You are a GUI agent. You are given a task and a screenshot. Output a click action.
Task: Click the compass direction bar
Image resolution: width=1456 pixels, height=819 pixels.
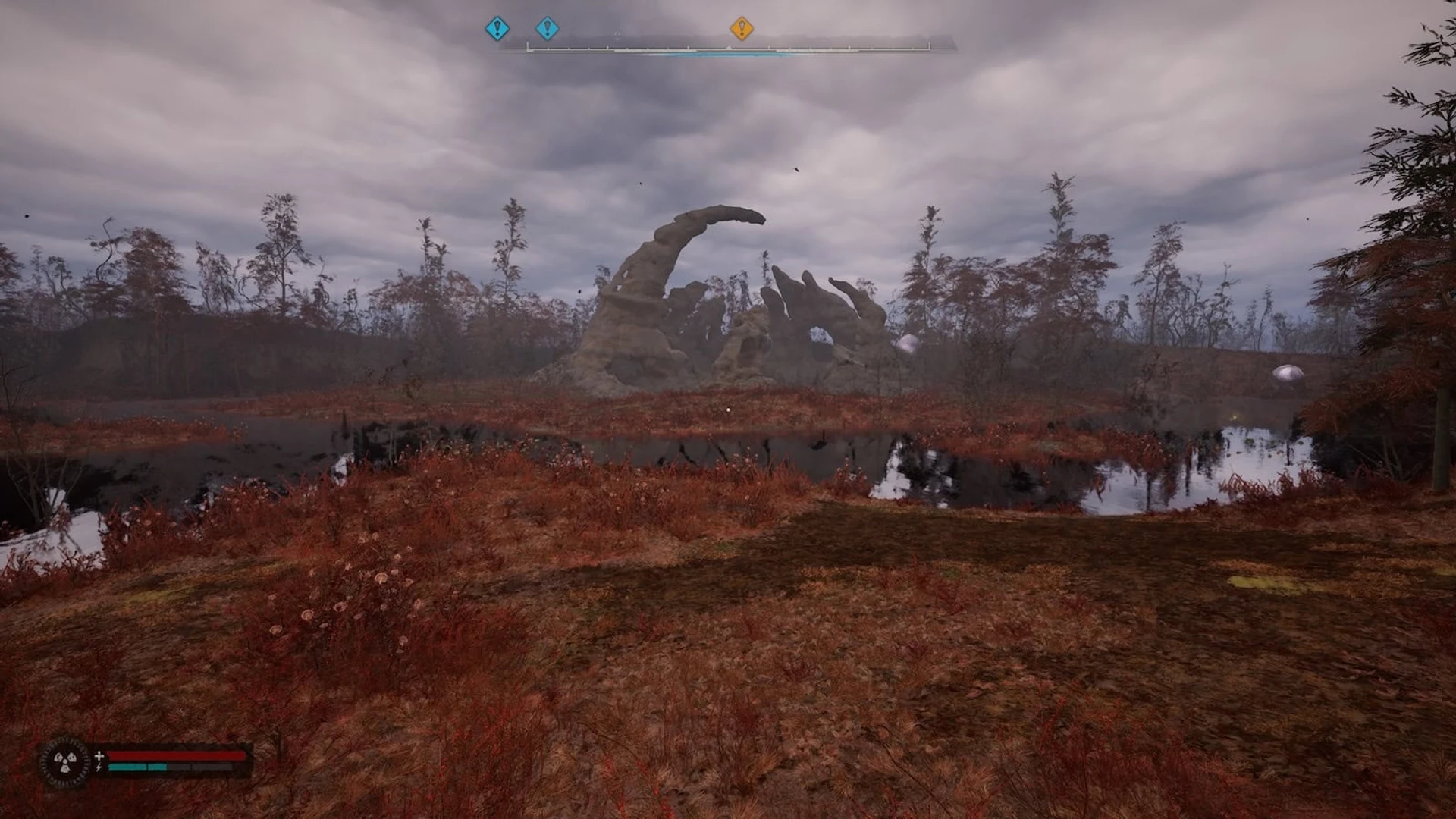coord(728,49)
